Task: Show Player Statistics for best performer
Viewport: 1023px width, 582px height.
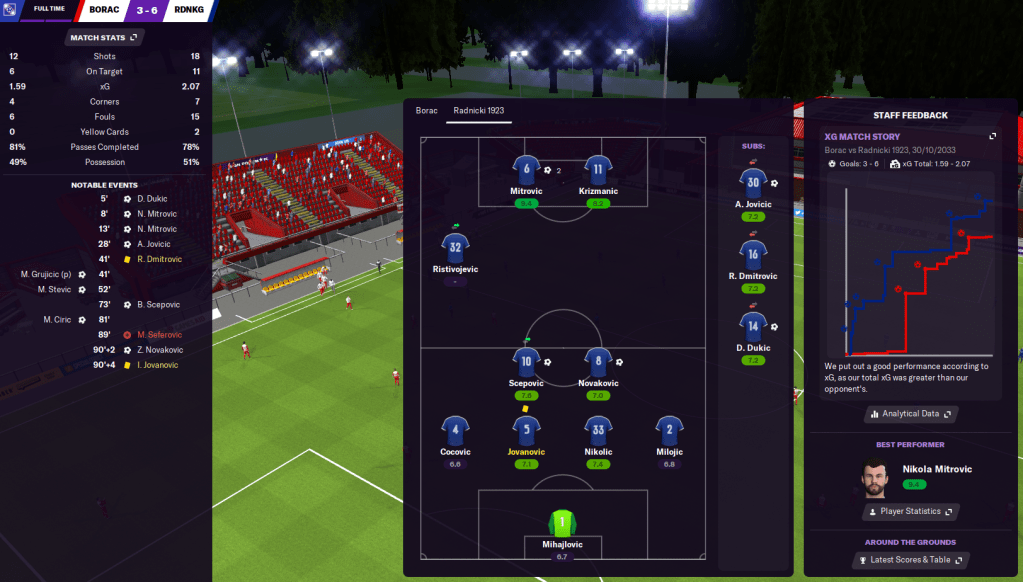Action: pos(910,511)
